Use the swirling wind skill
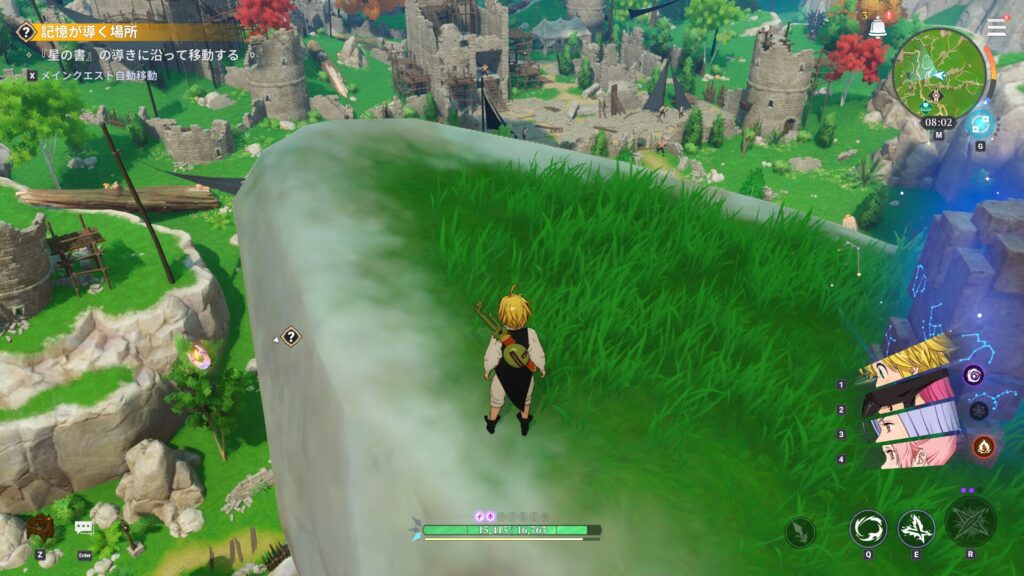 (868, 528)
